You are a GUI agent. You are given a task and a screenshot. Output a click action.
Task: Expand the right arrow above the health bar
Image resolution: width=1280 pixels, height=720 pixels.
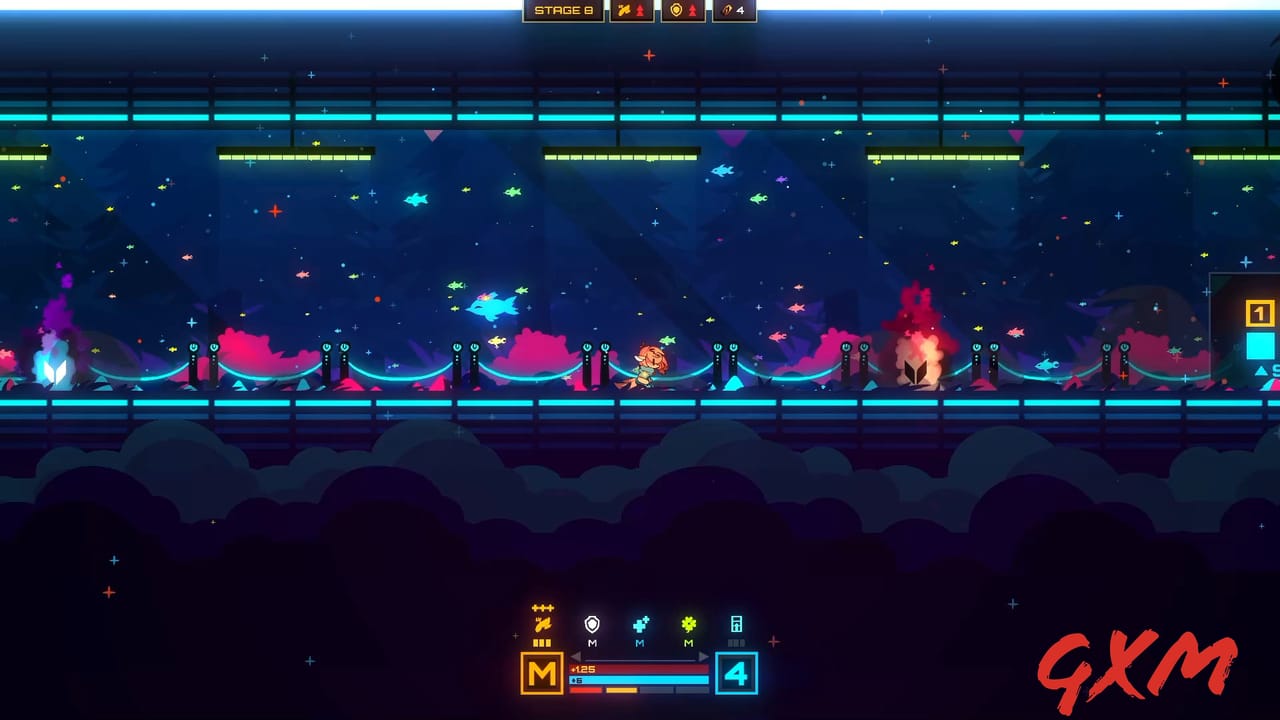point(704,657)
